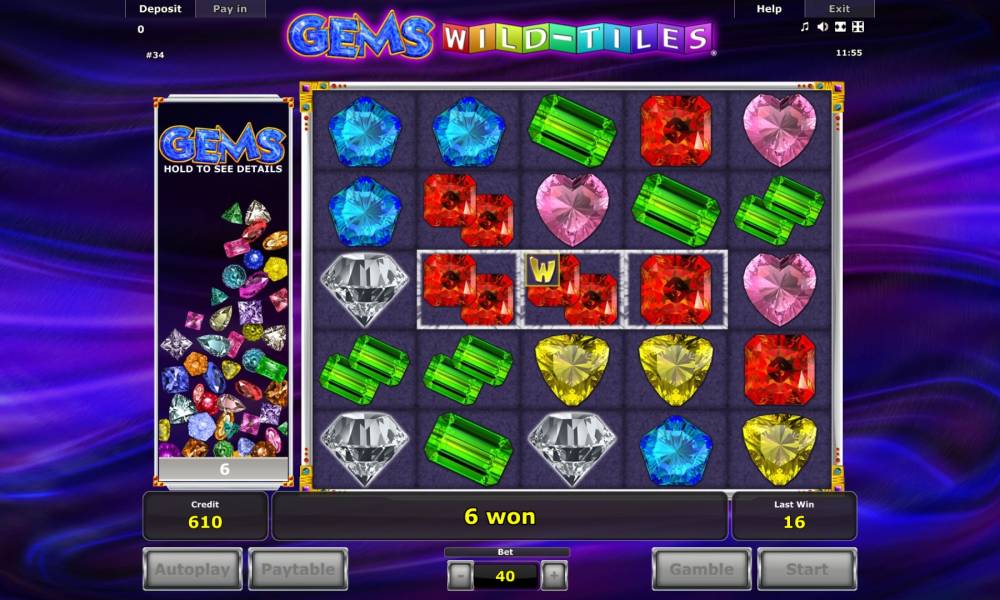The width and height of the screenshot is (1000, 600).
Task: Gamble the current win
Action: [701, 570]
